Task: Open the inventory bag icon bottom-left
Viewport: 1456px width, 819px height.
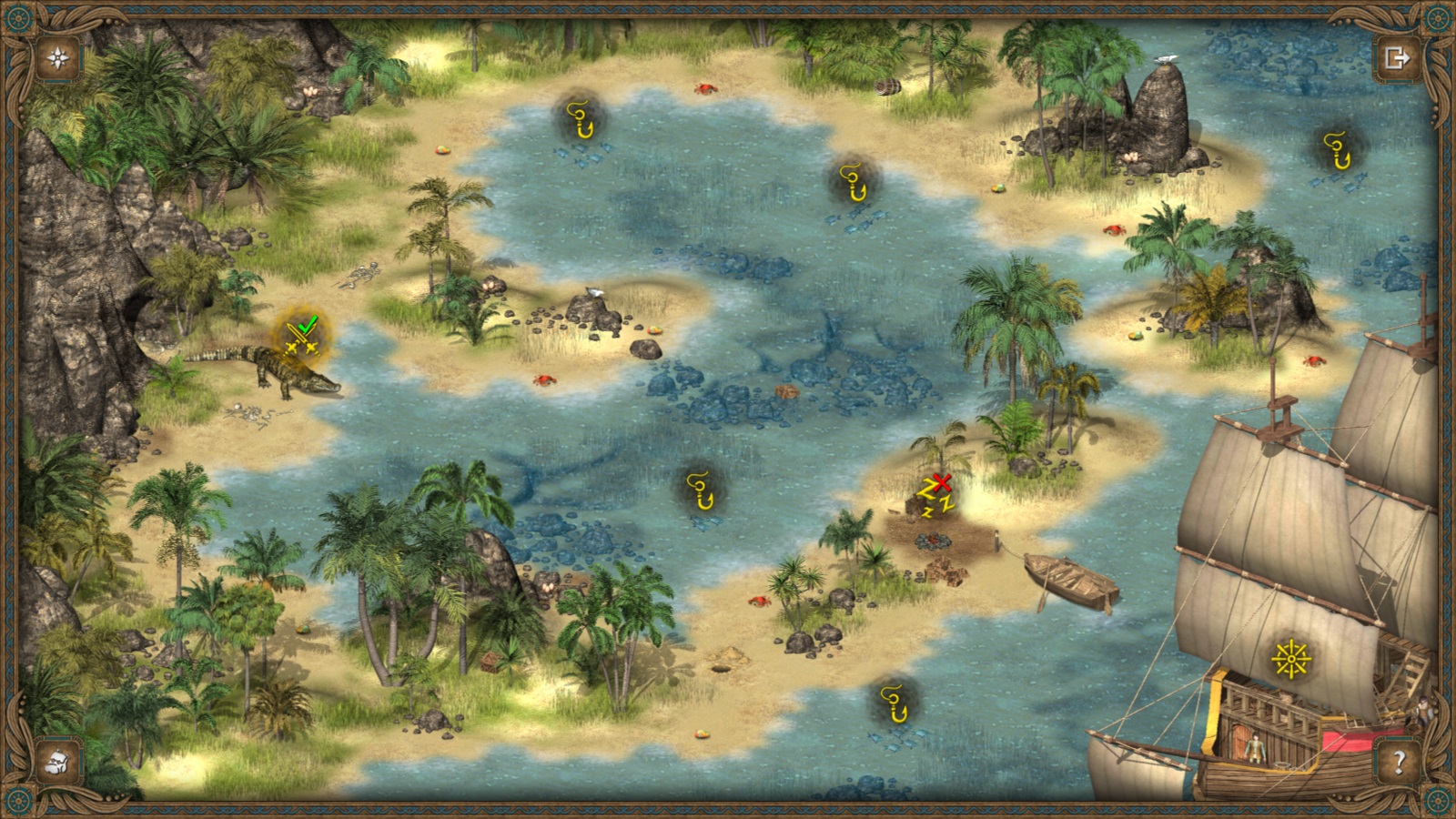Action: [x=56, y=763]
